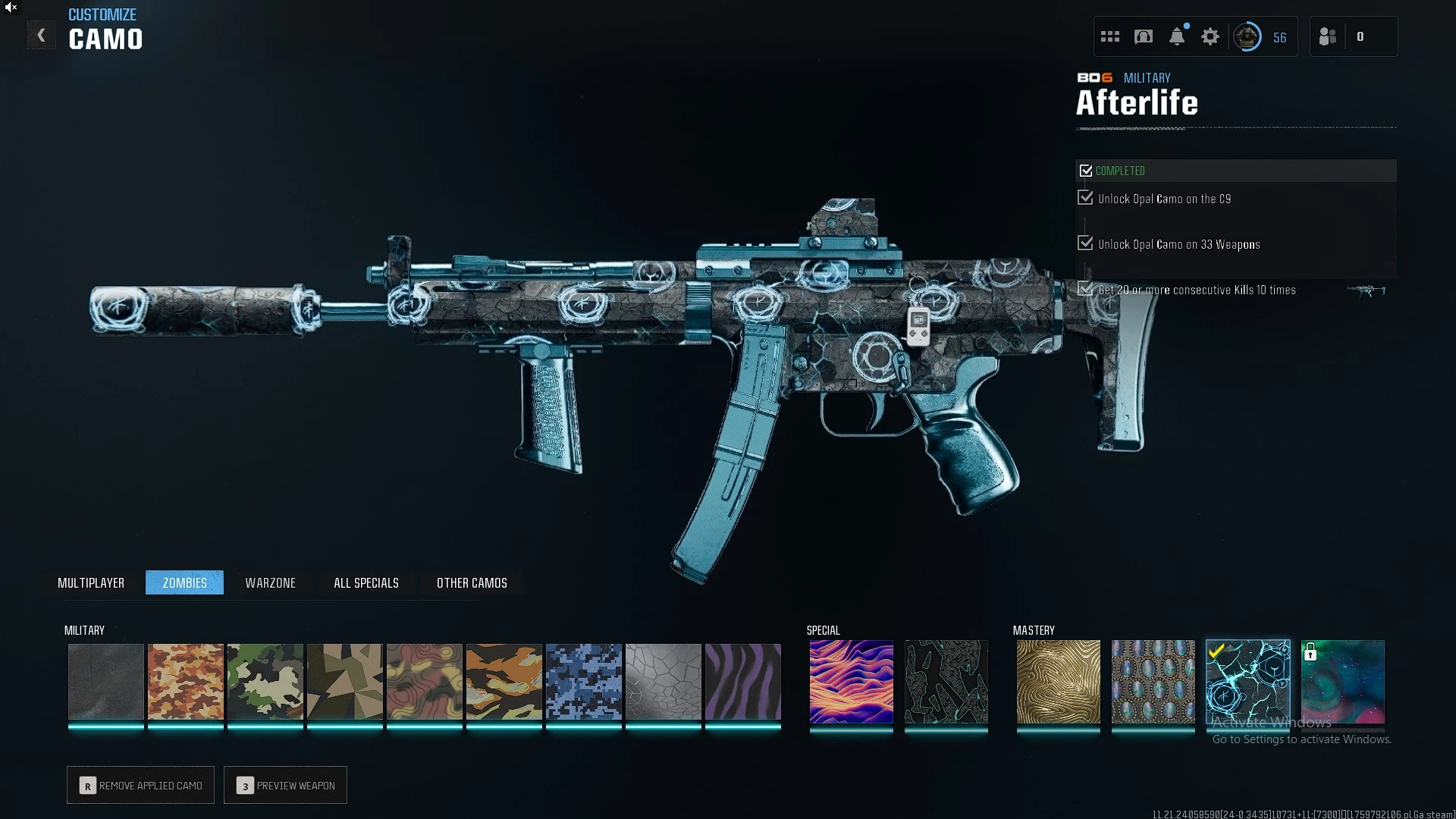Viewport: 1456px width, 819px height.
Task: Open the settings gear icon
Action: (1210, 36)
